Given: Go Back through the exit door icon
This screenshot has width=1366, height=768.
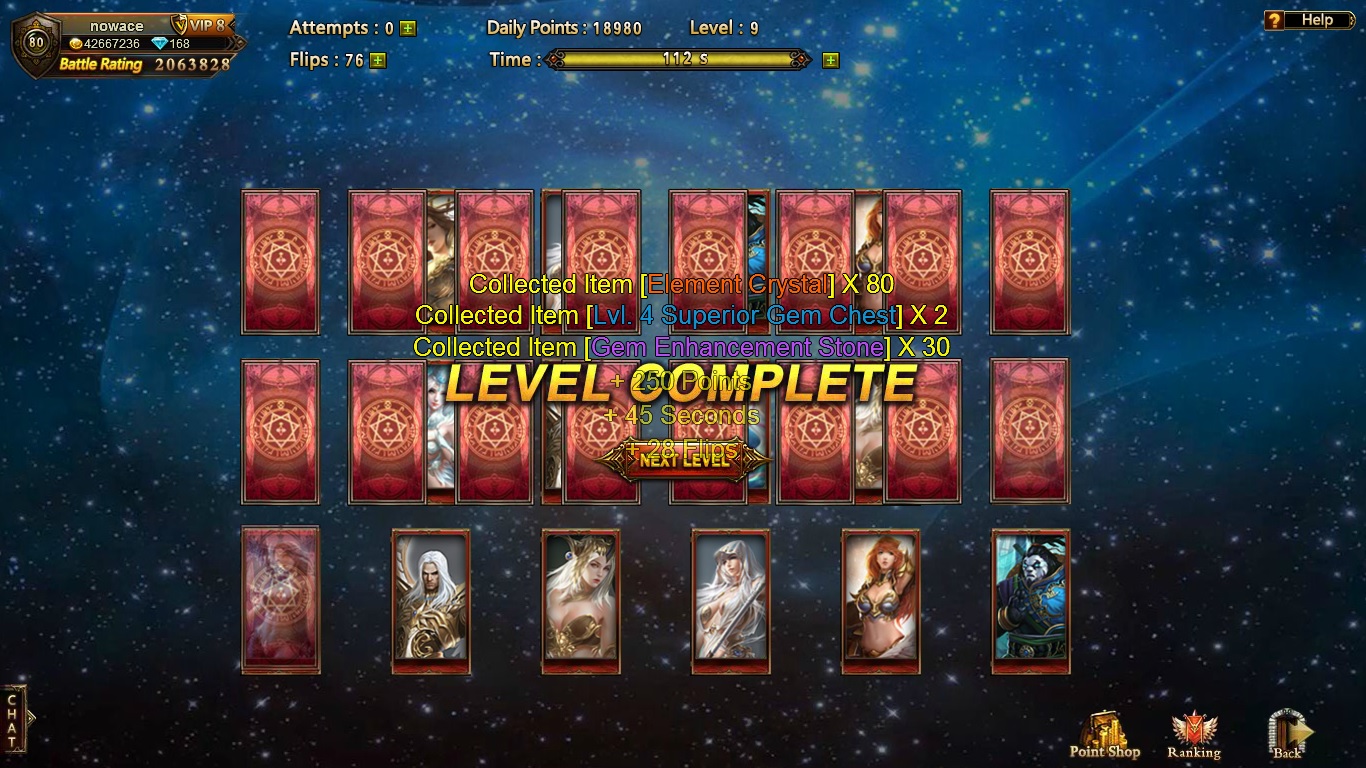Looking at the screenshot, I should coord(1287,735).
